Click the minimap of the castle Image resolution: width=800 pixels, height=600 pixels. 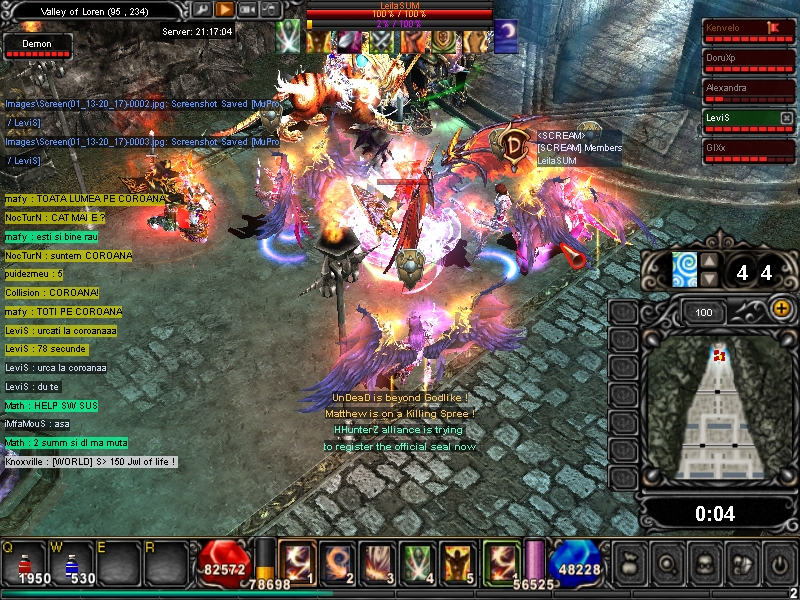tap(717, 410)
